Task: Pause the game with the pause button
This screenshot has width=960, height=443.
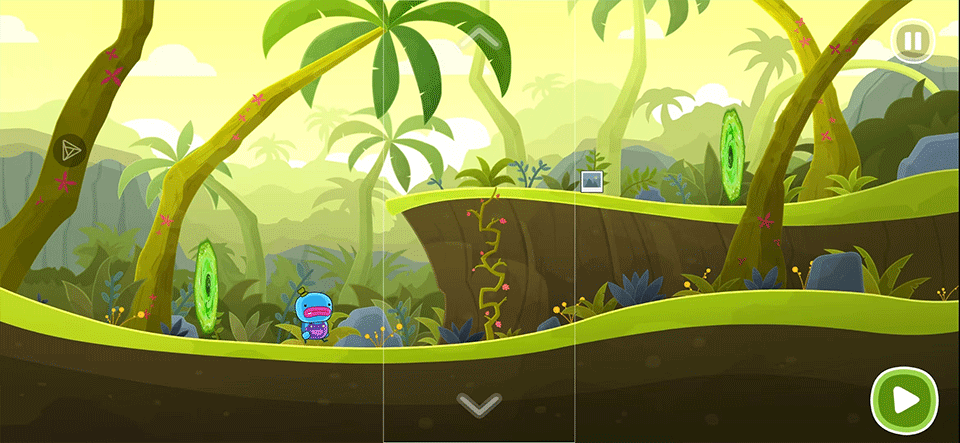Action: click(x=912, y=42)
